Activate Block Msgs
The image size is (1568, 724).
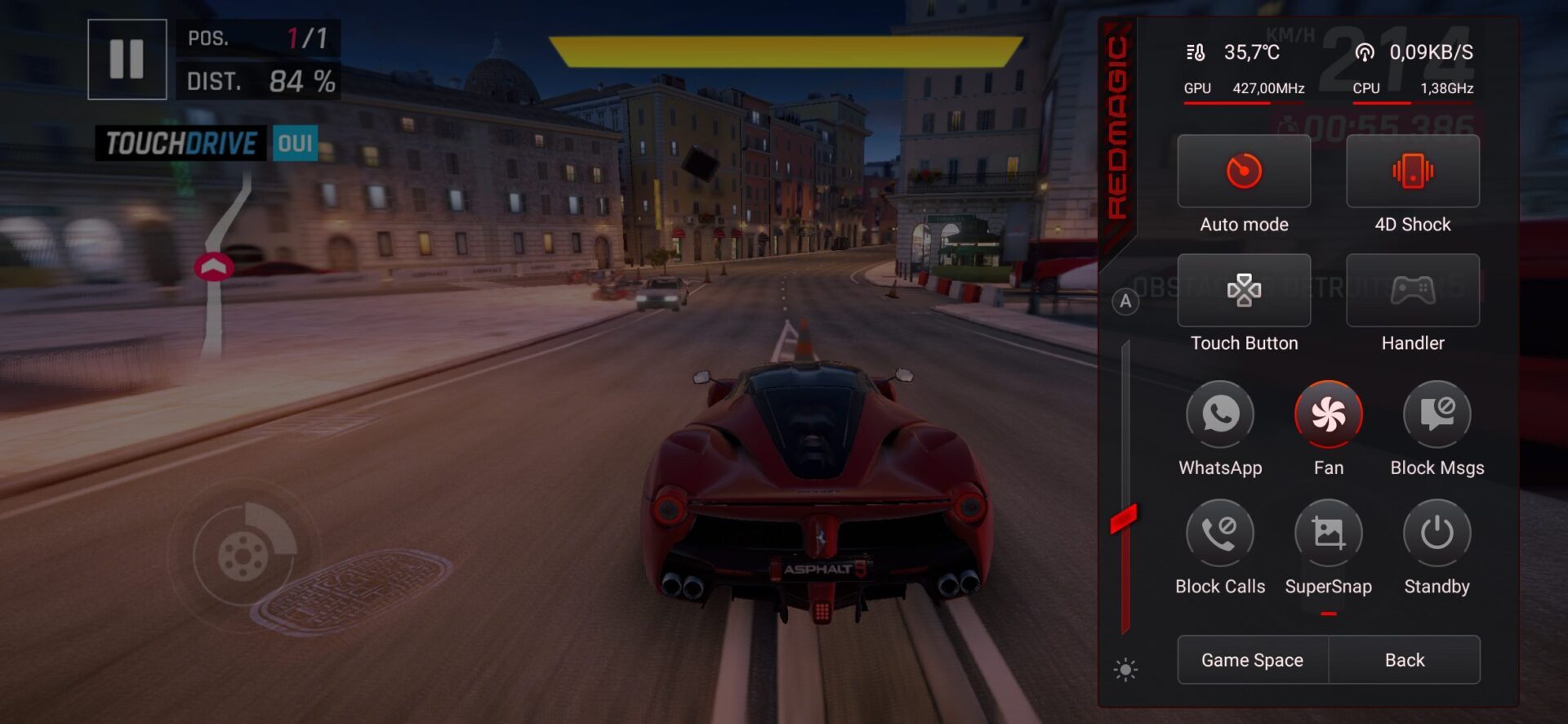coord(1437,414)
